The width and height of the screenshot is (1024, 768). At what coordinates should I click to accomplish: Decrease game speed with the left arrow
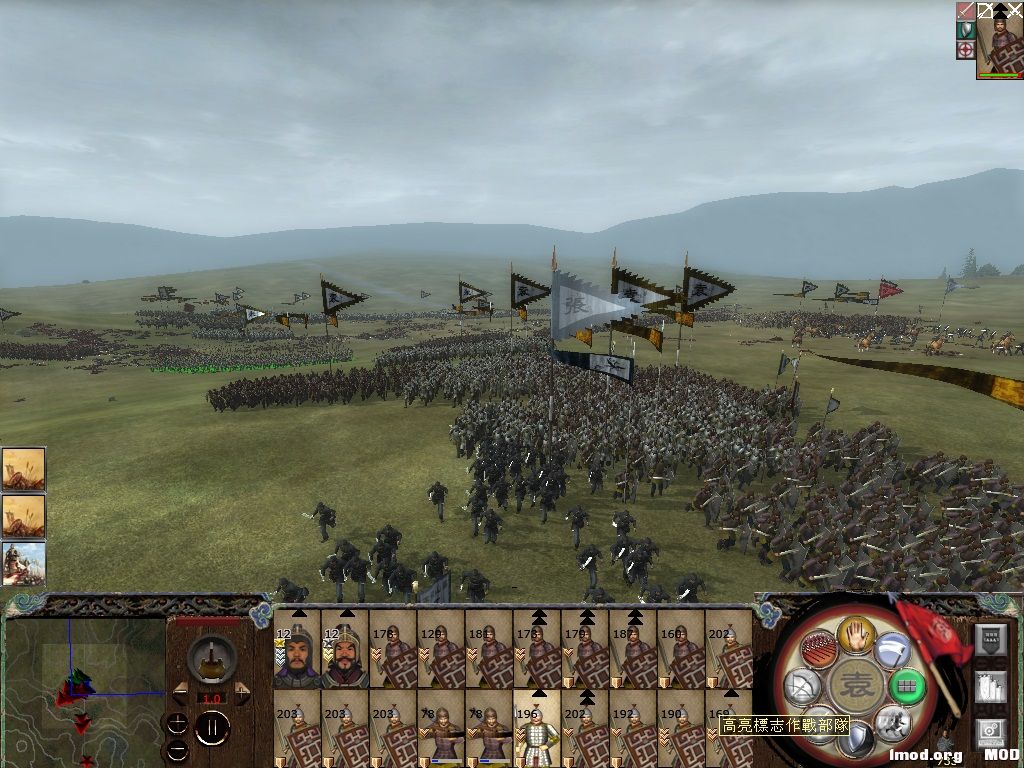(181, 693)
